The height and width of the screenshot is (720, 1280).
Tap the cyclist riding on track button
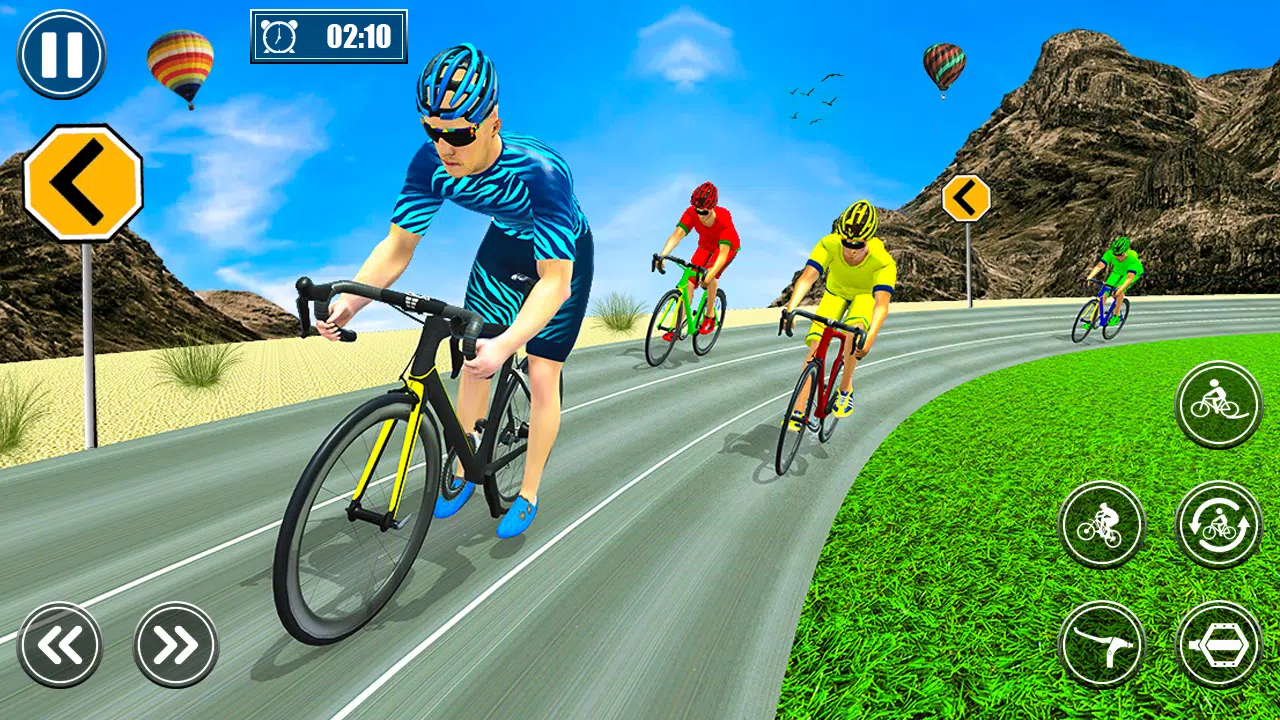pyautogui.click(x=1218, y=404)
